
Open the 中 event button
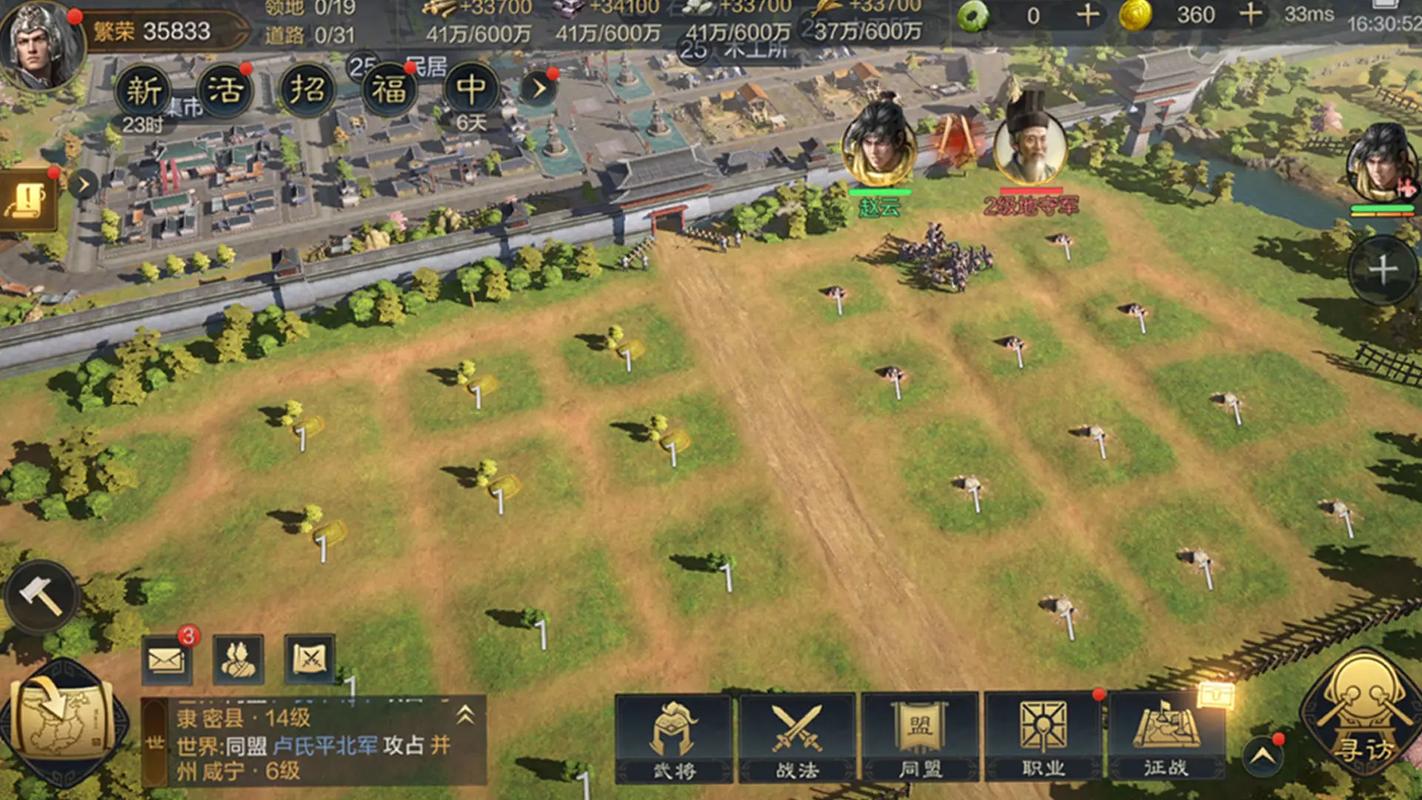[471, 91]
